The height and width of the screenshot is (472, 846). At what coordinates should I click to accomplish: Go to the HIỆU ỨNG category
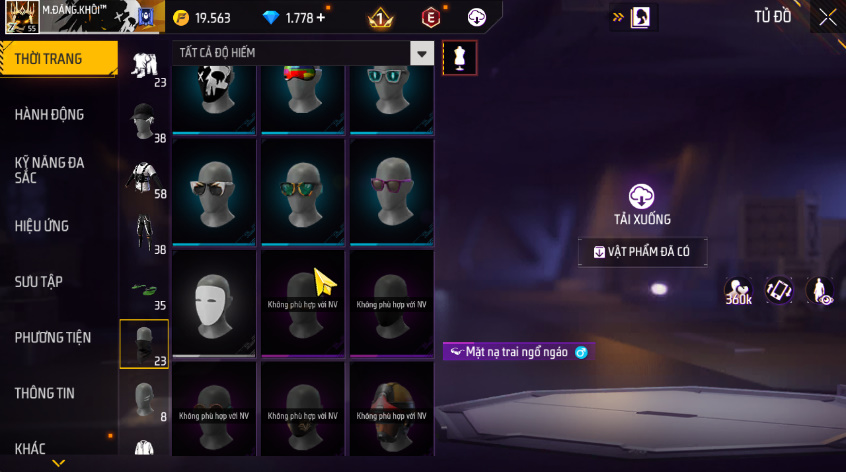pyautogui.click(x=42, y=226)
